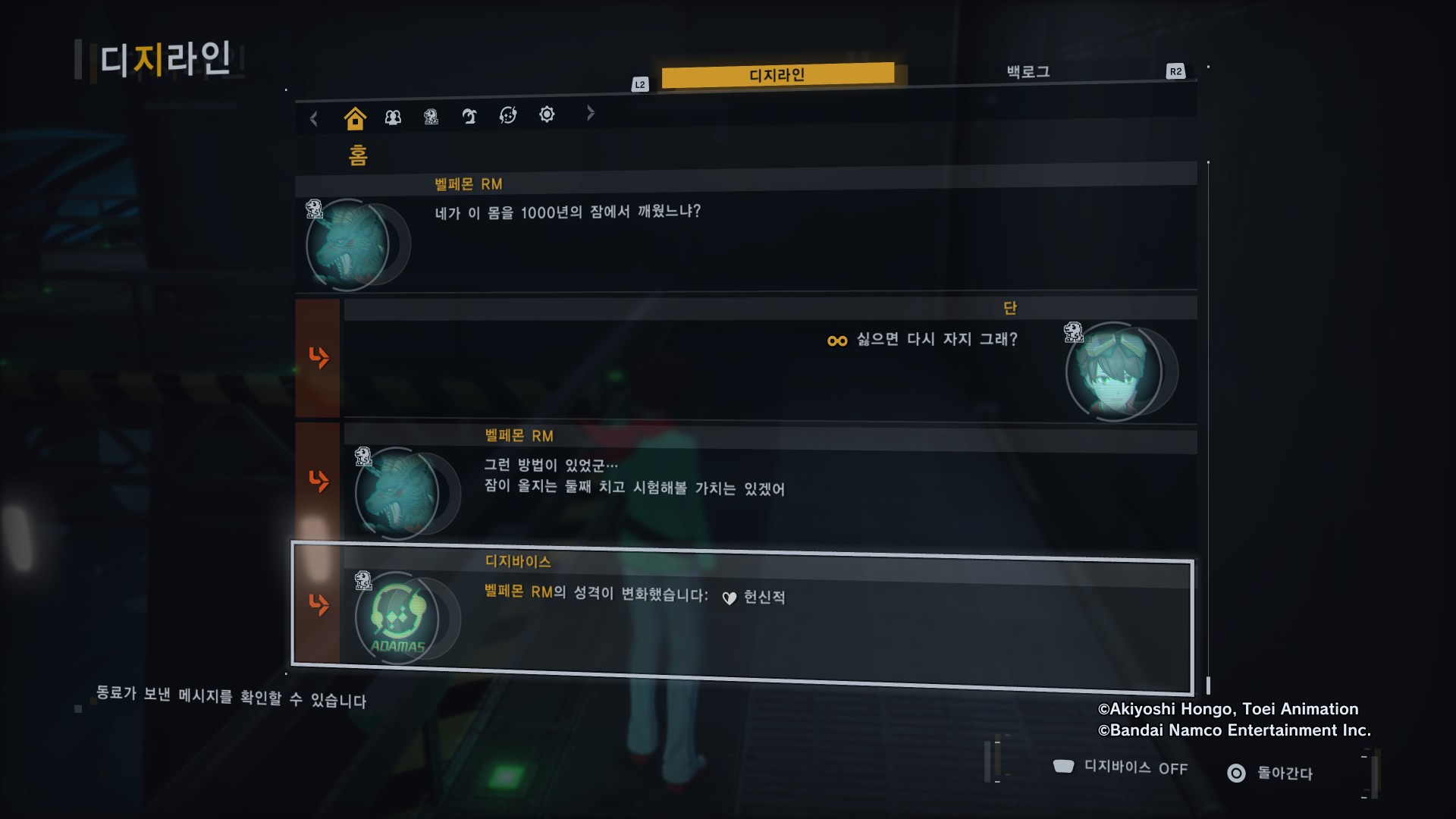Click 단's goggles portrait avatar
This screenshot has width=1456, height=819.
click(1114, 372)
